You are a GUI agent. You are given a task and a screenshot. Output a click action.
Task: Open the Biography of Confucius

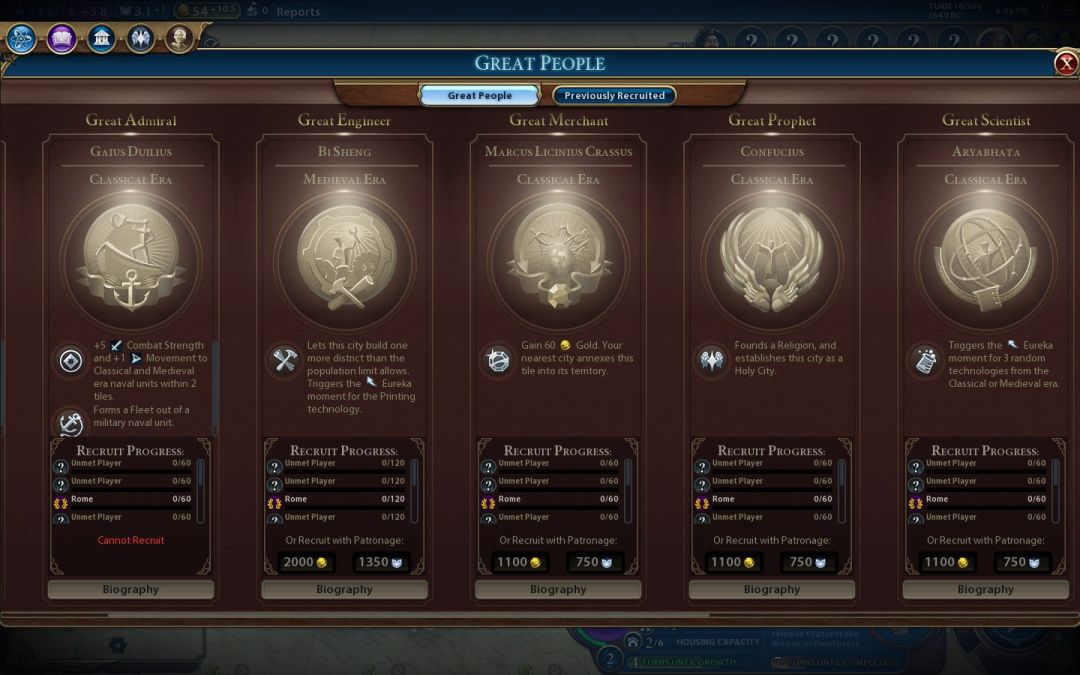pyautogui.click(x=772, y=590)
